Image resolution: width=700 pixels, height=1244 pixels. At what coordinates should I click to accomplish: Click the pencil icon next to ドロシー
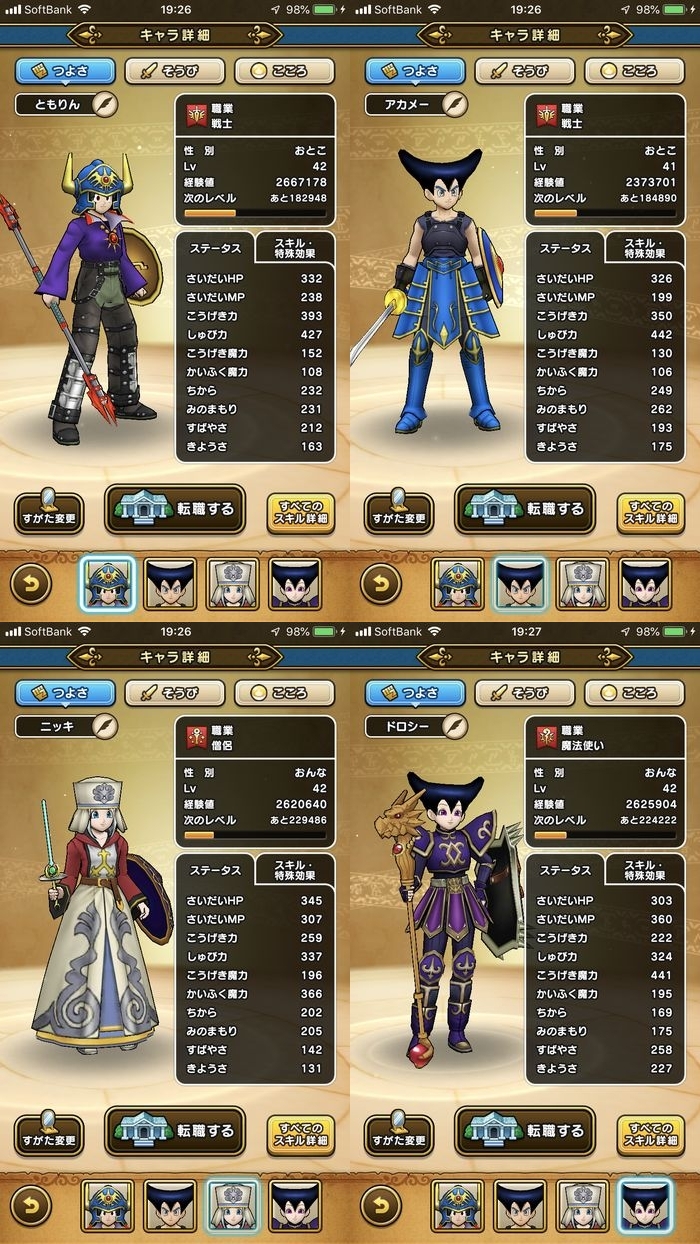455,726
